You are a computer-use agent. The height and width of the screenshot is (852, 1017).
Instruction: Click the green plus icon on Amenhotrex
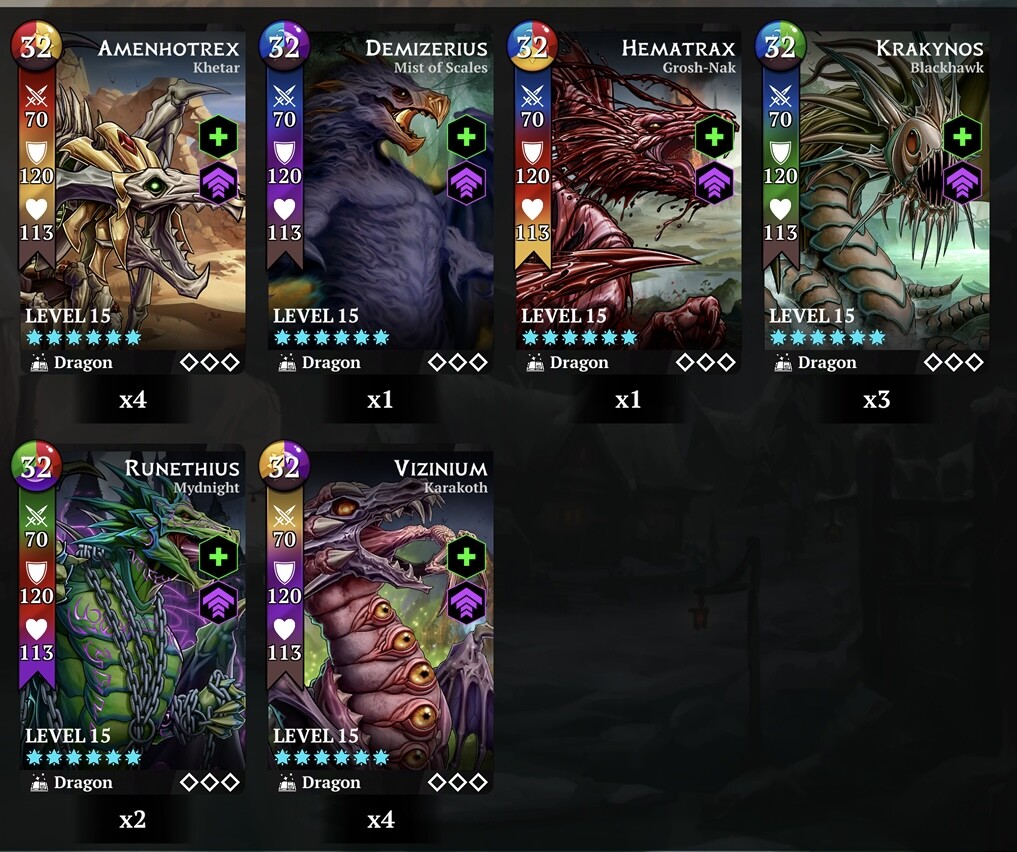[218, 138]
